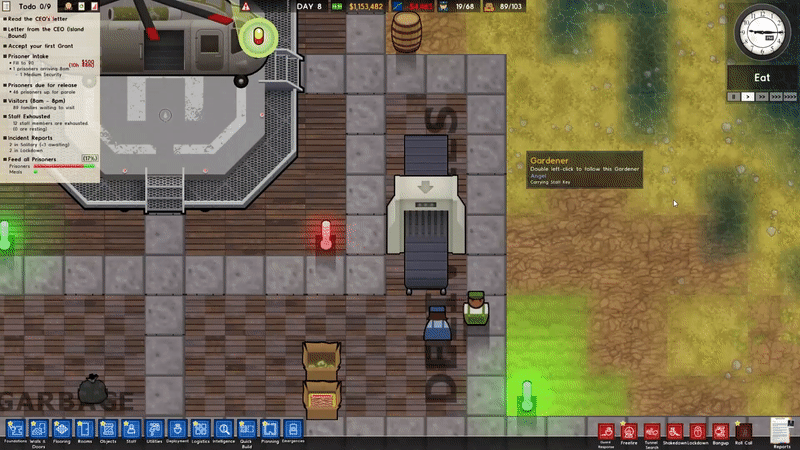Start a Tunnel Search
Screen dimensions: 800x450
coord(652,431)
